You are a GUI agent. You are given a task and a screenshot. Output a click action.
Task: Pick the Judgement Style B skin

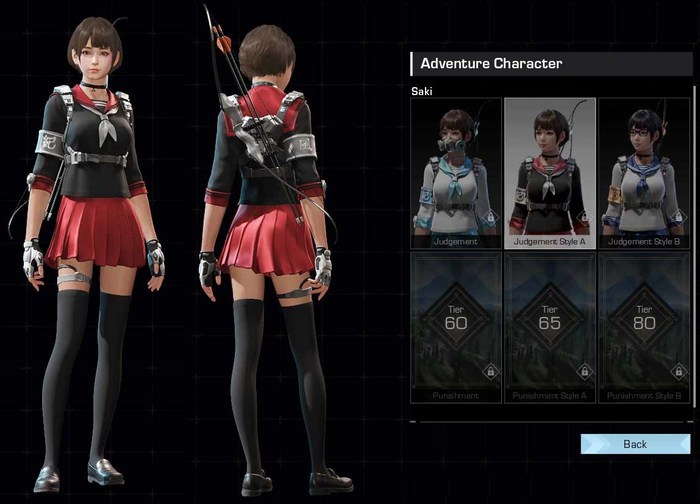coord(643,172)
